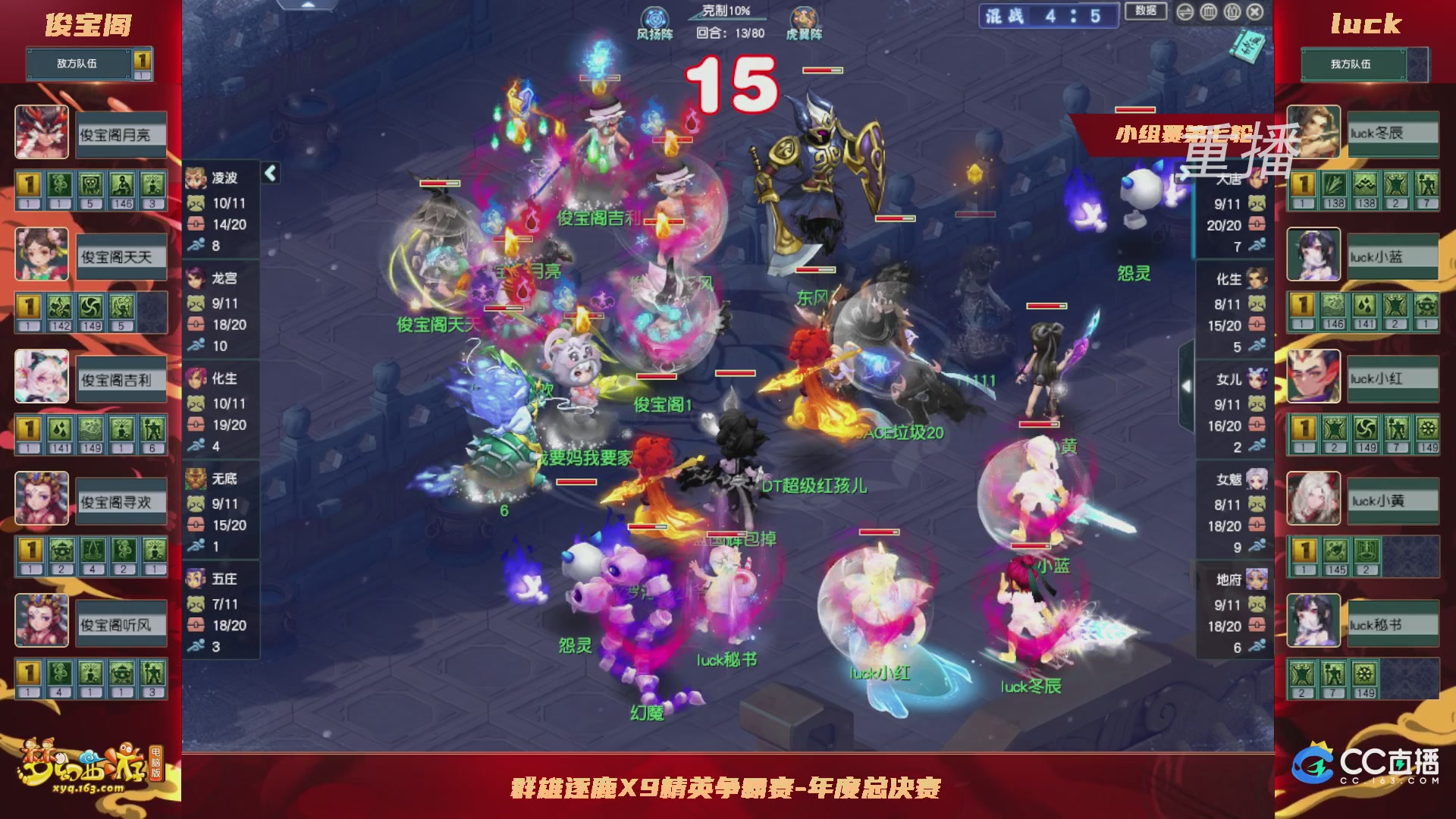Image resolution: width=1456 pixels, height=819 pixels.
Task: Select the skull debuff icon under 俊宝阁月亮
Action: coord(89,184)
